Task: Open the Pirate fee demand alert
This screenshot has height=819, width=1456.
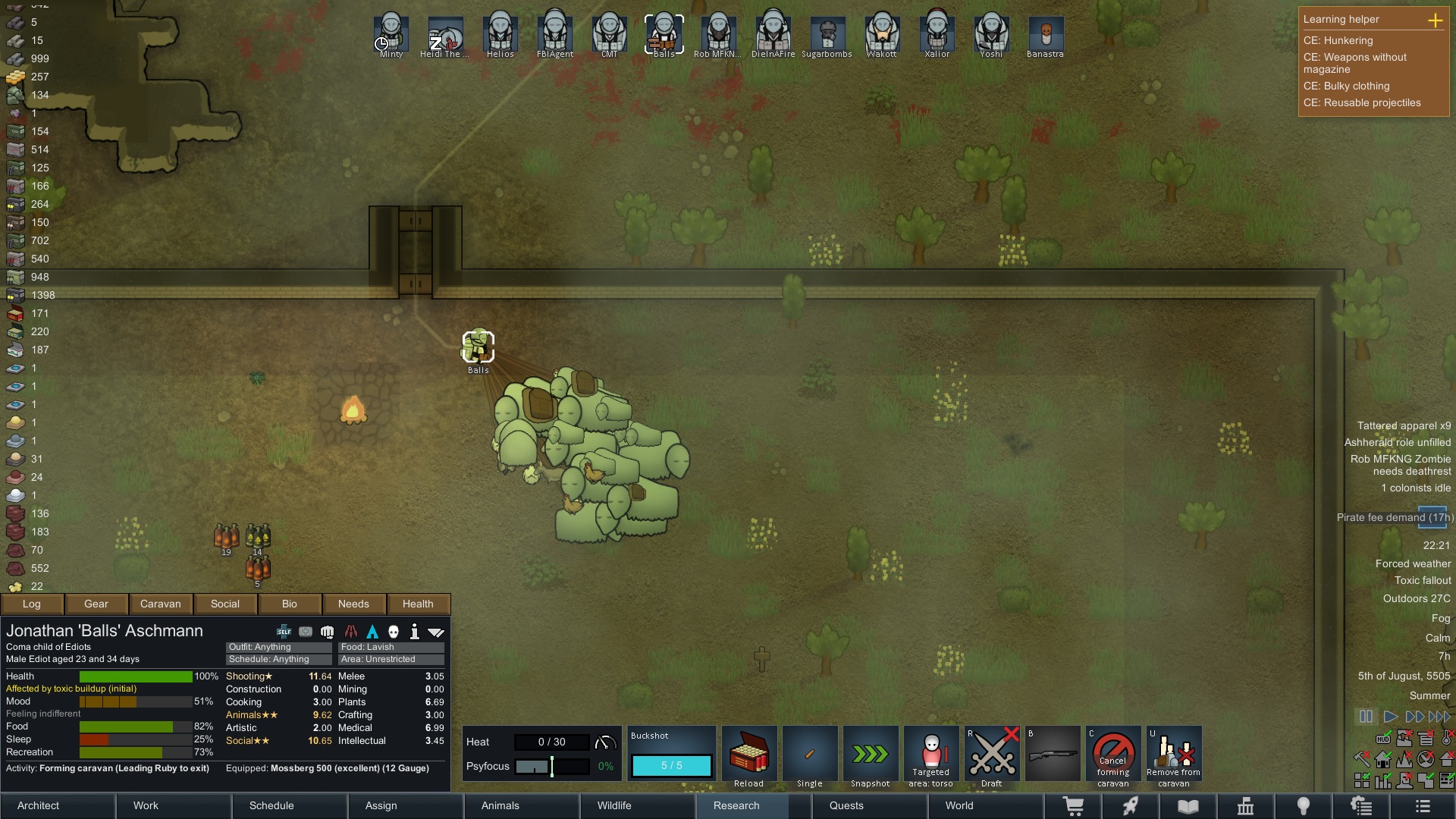Action: tap(1395, 517)
